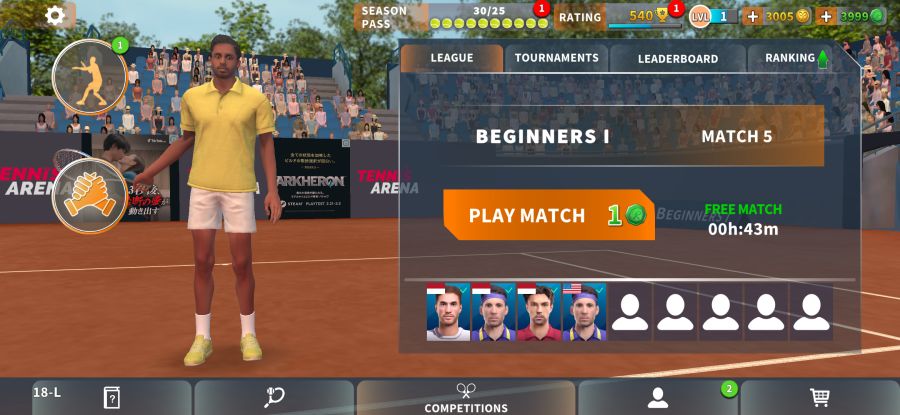Screen dimensions: 900x415
Task: Open the Tournaments tab
Action: (556, 58)
